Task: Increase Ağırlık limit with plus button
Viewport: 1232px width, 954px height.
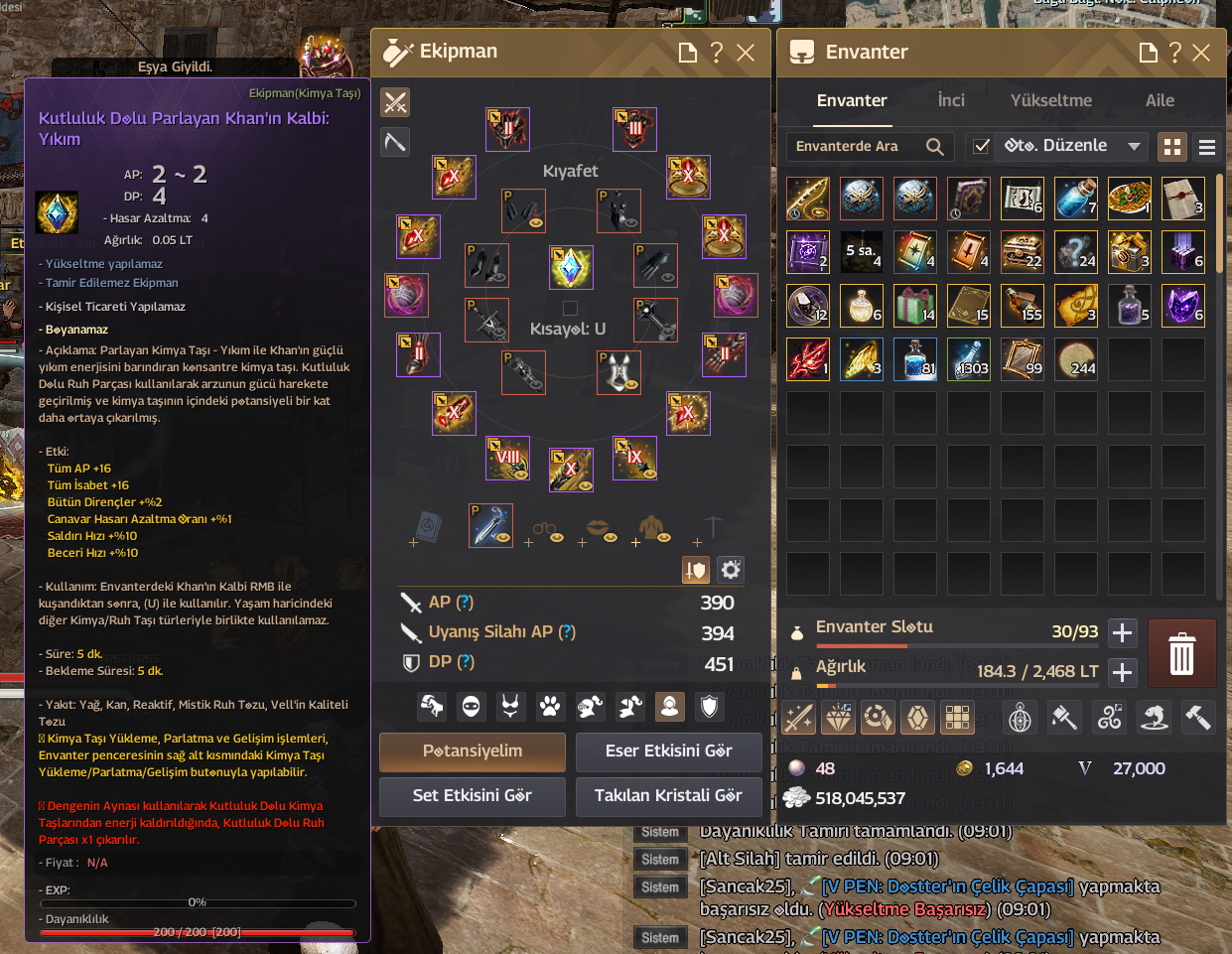Action: point(1122,672)
